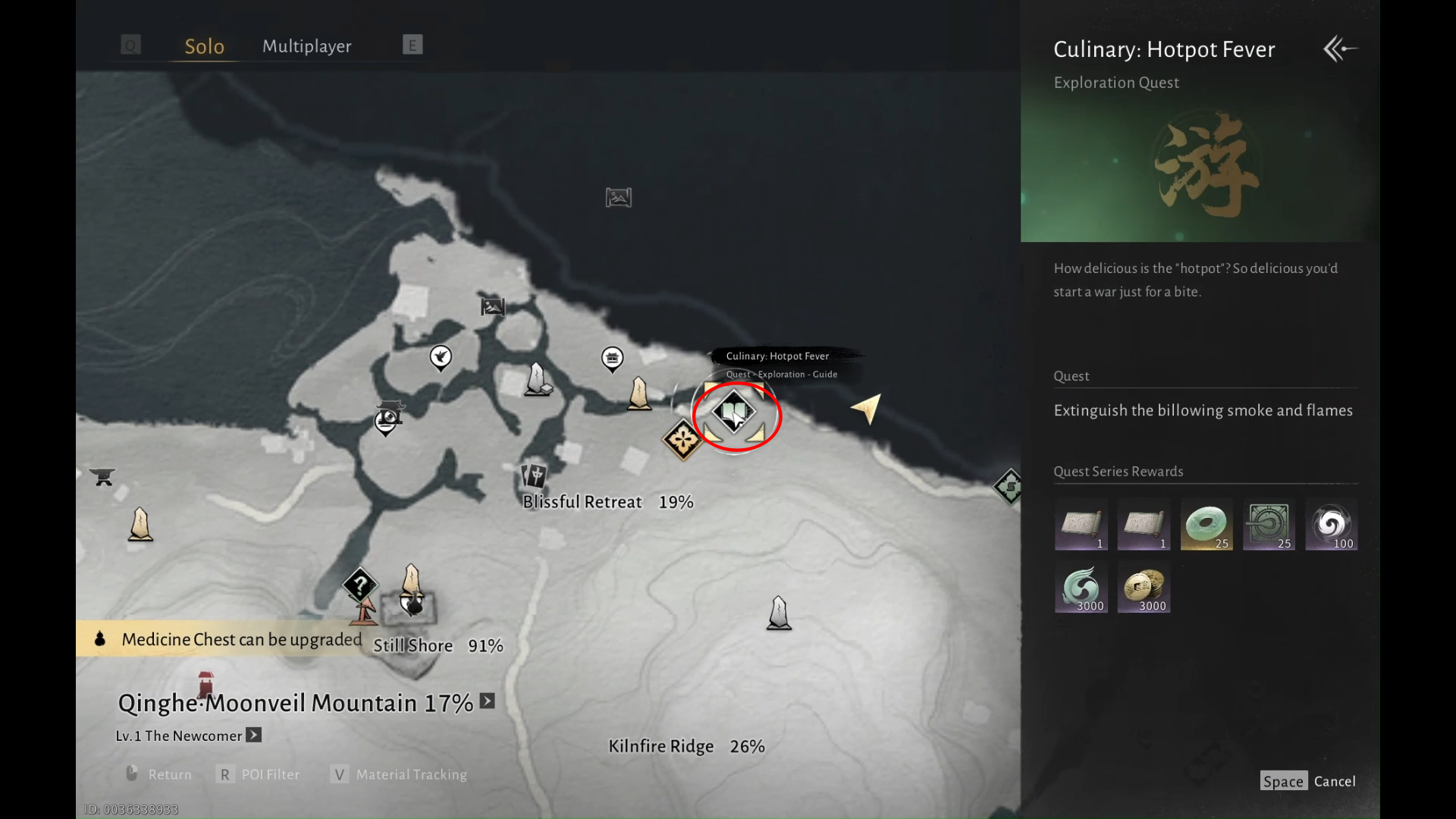Open the Lv.1 The Newcomer details arrow
Screen dimensions: 1456x819
point(254,735)
